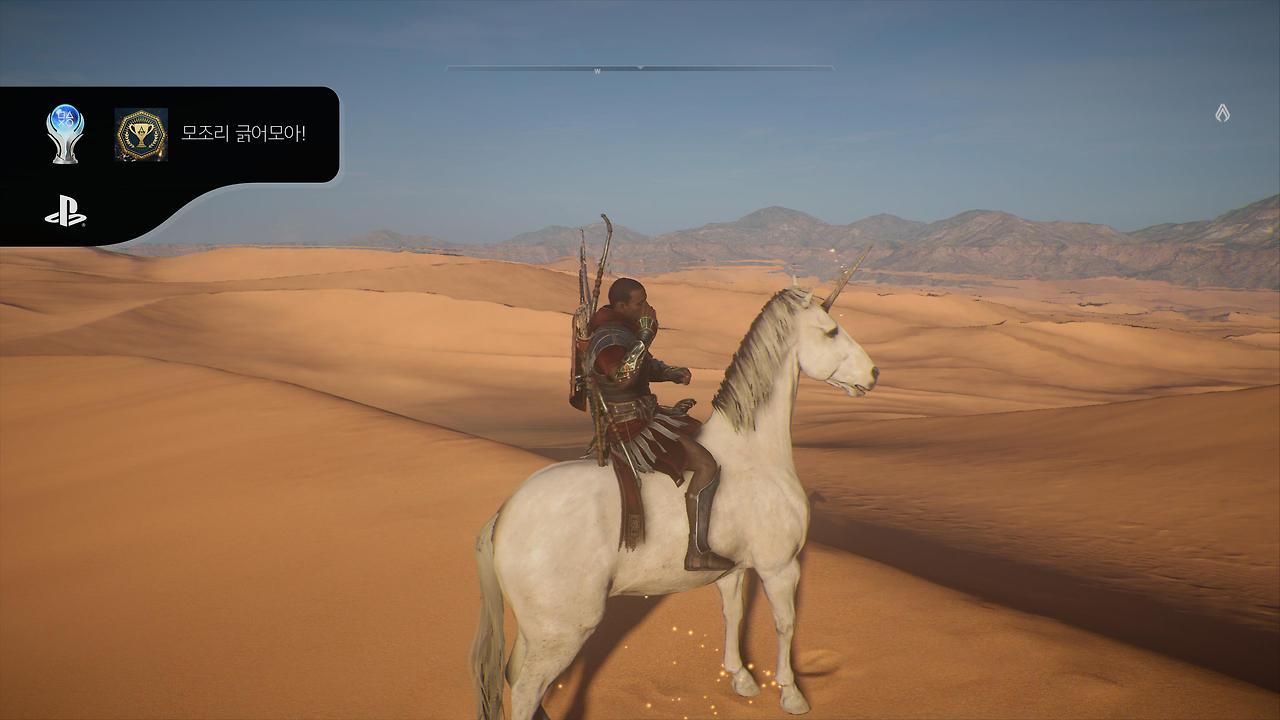Click the compass bar at screen top

click(640, 66)
